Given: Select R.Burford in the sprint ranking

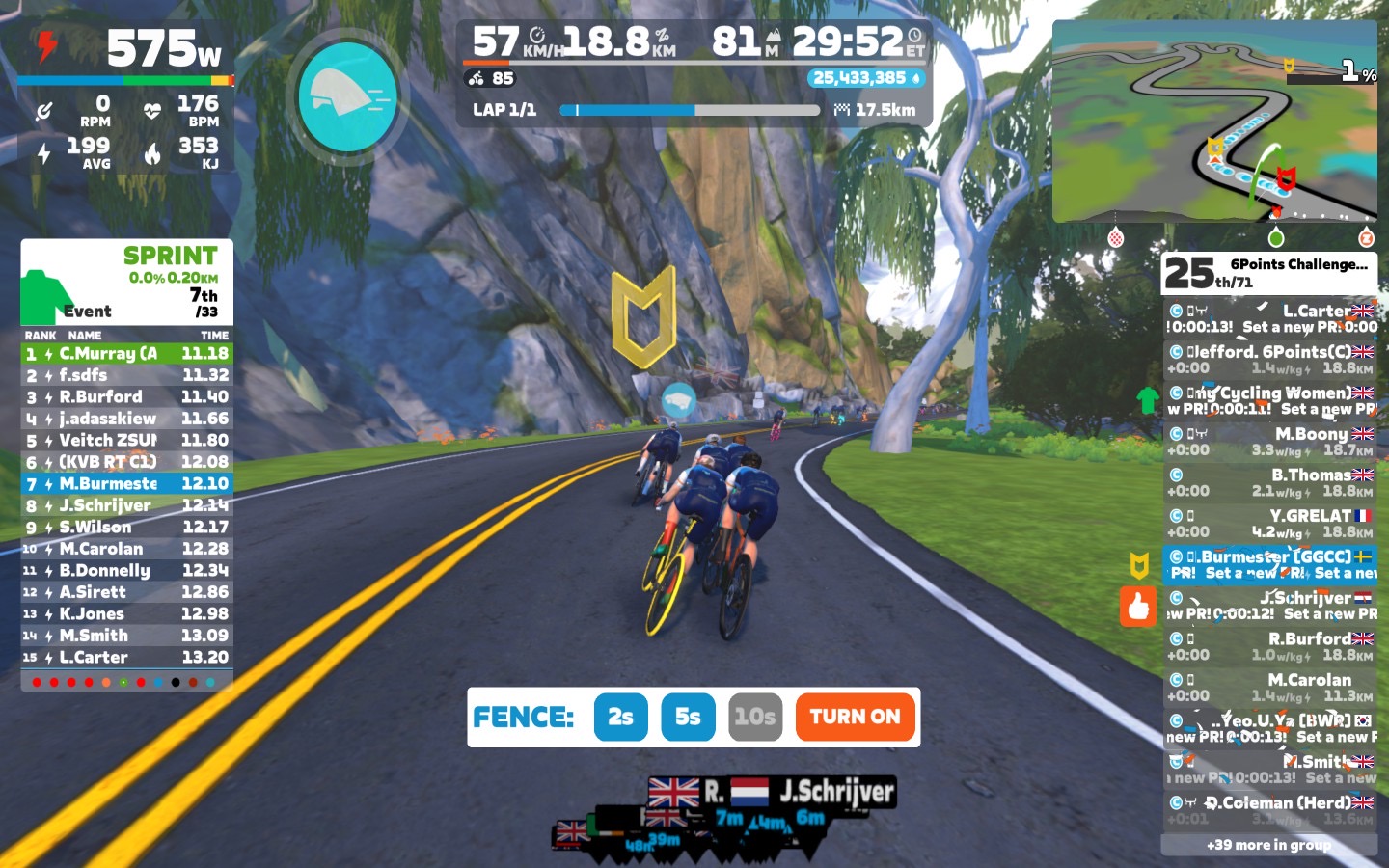Looking at the screenshot, I should (x=126, y=397).
